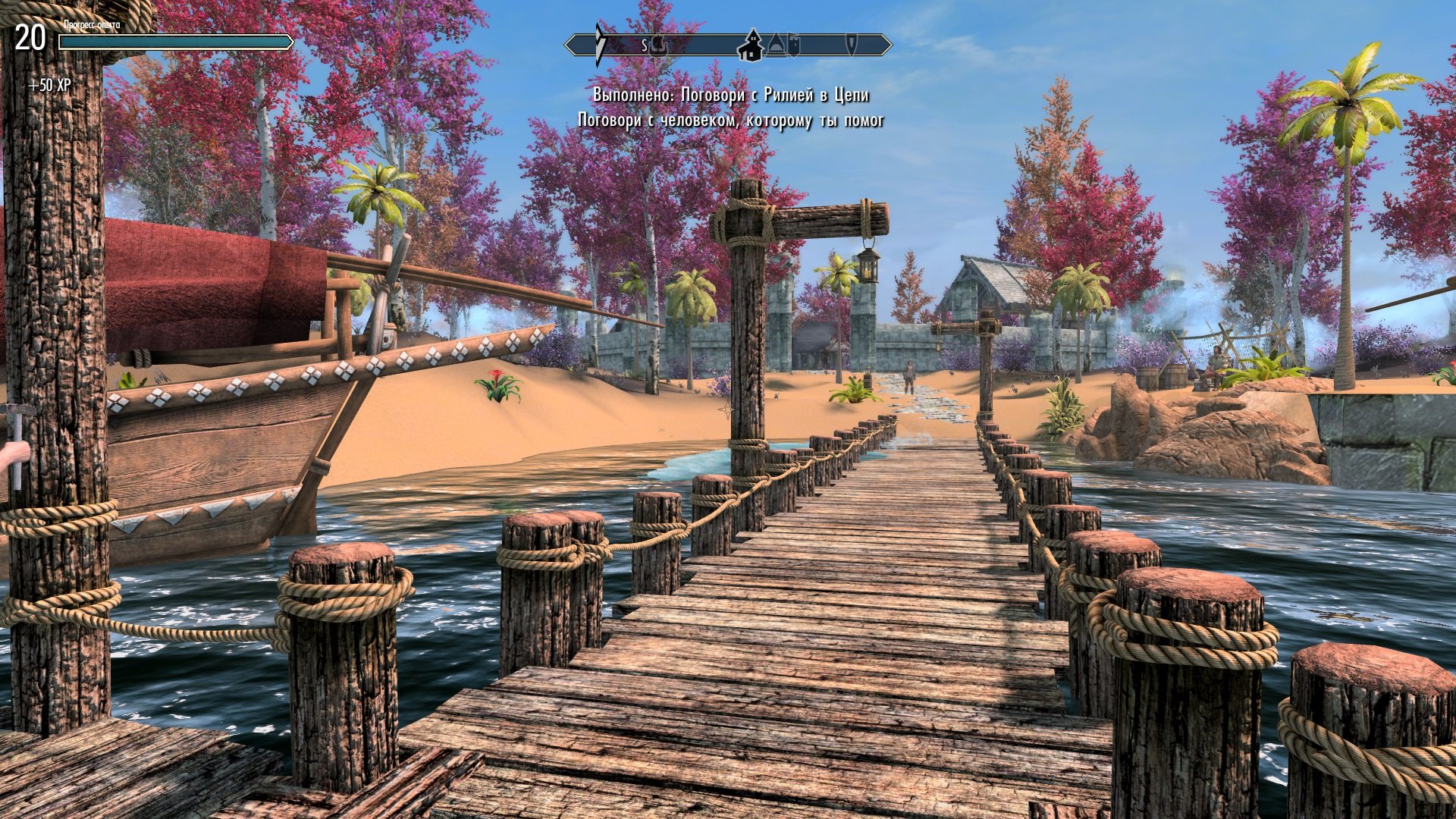
Task: Click the level 20 indicator to toggle HUD
Action: (x=30, y=36)
